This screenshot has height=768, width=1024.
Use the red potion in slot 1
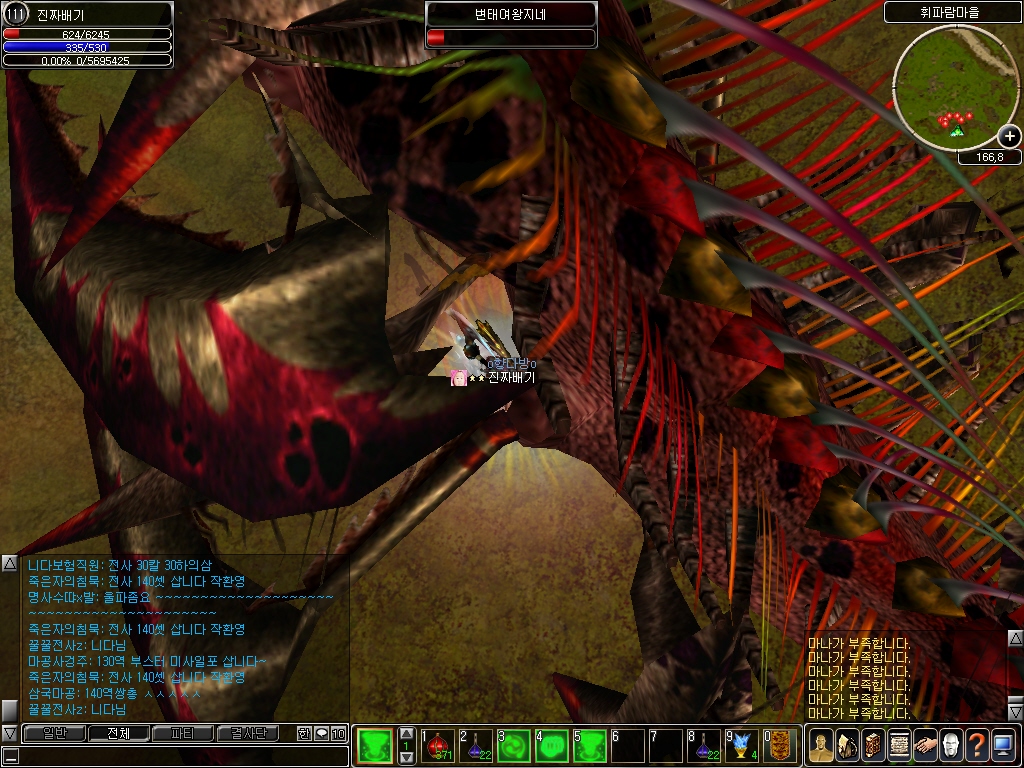coord(438,746)
